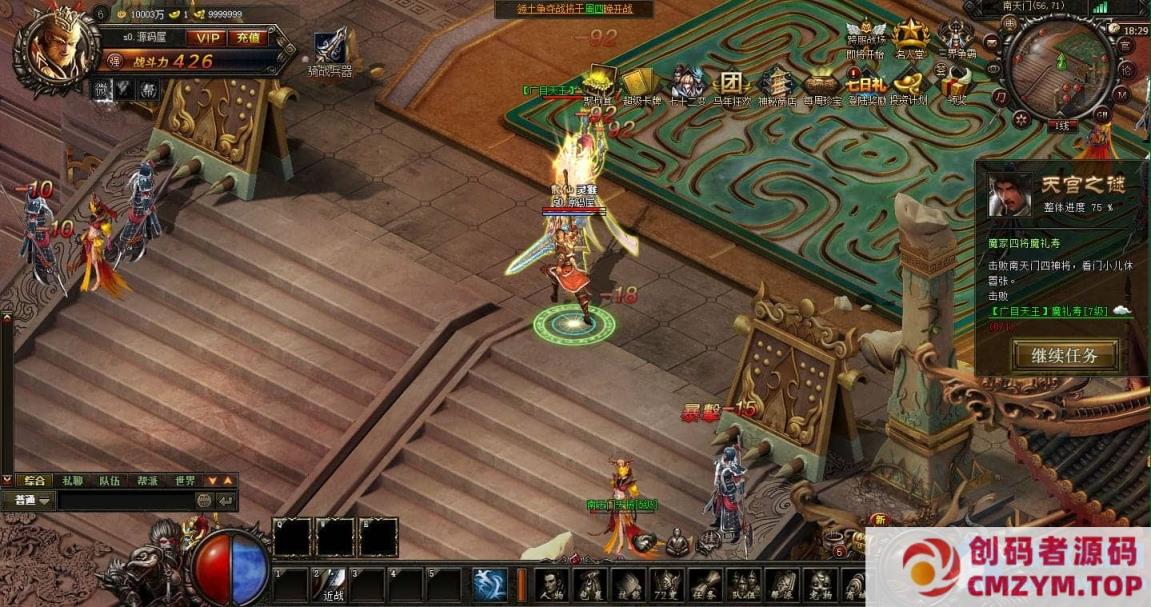
Task: Open the 包裹 inventory bag
Action: pyautogui.click(x=590, y=583)
